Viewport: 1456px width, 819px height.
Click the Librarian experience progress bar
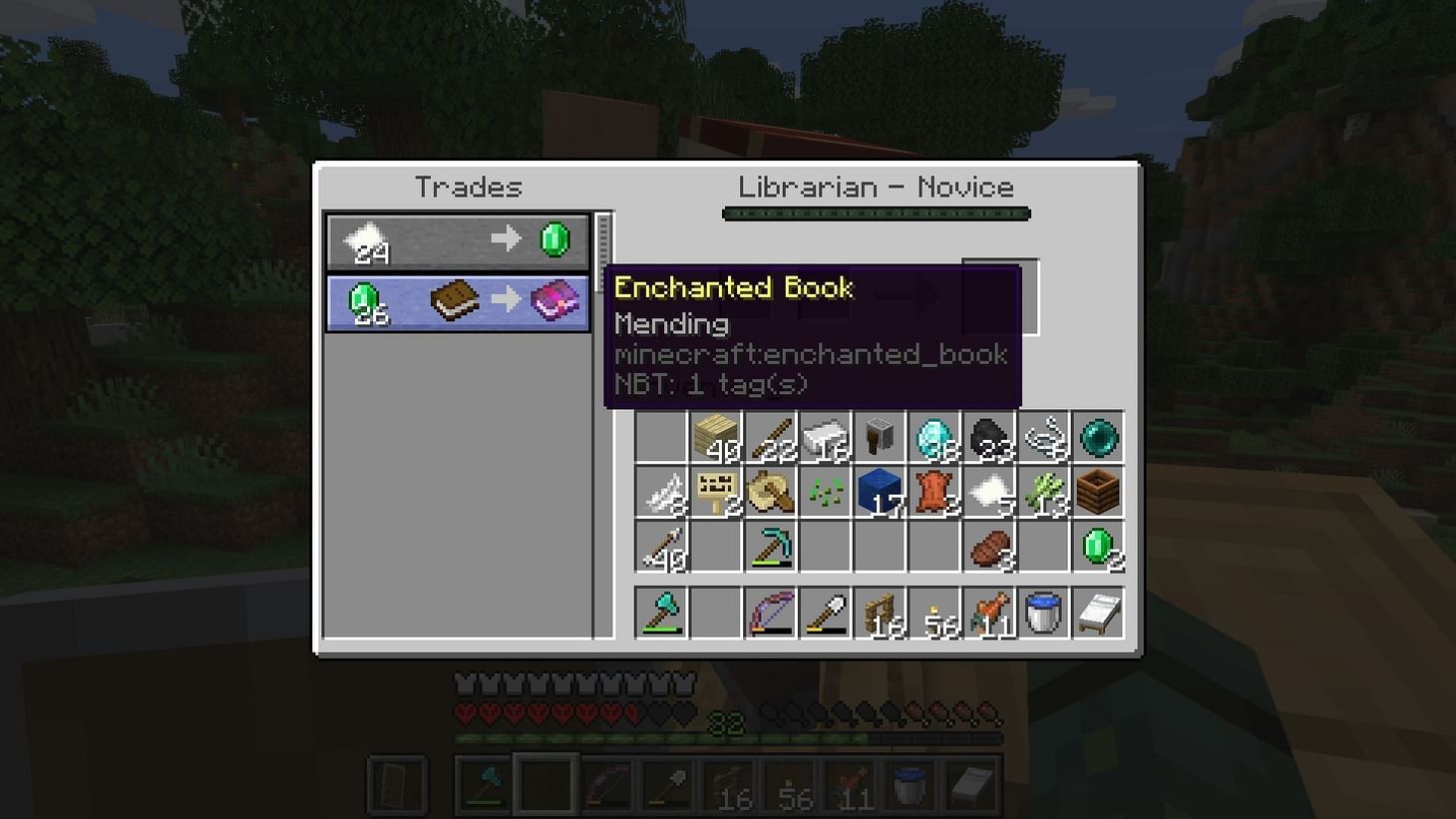[x=875, y=212]
